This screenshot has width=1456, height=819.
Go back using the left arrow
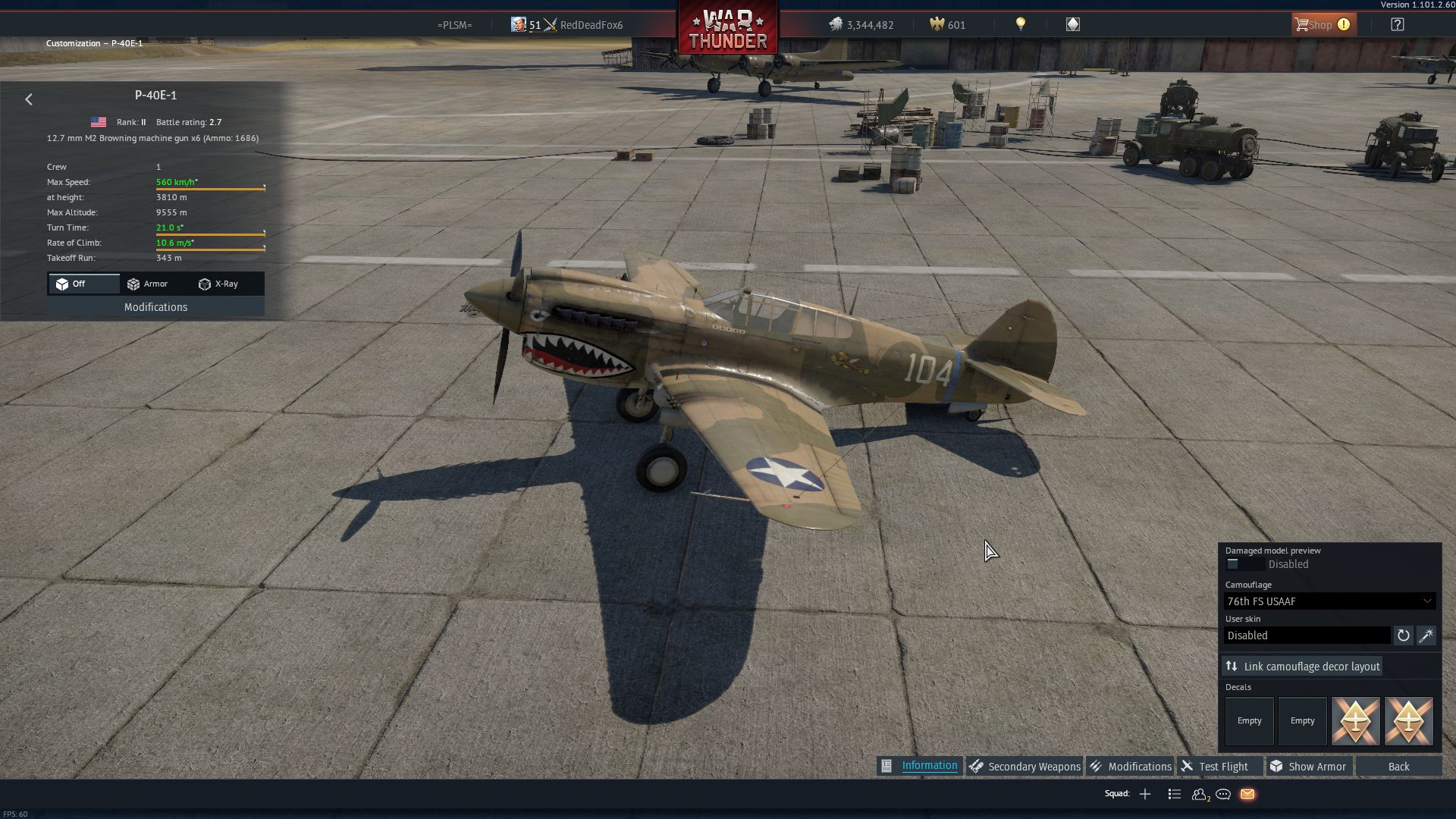[29, 99]
